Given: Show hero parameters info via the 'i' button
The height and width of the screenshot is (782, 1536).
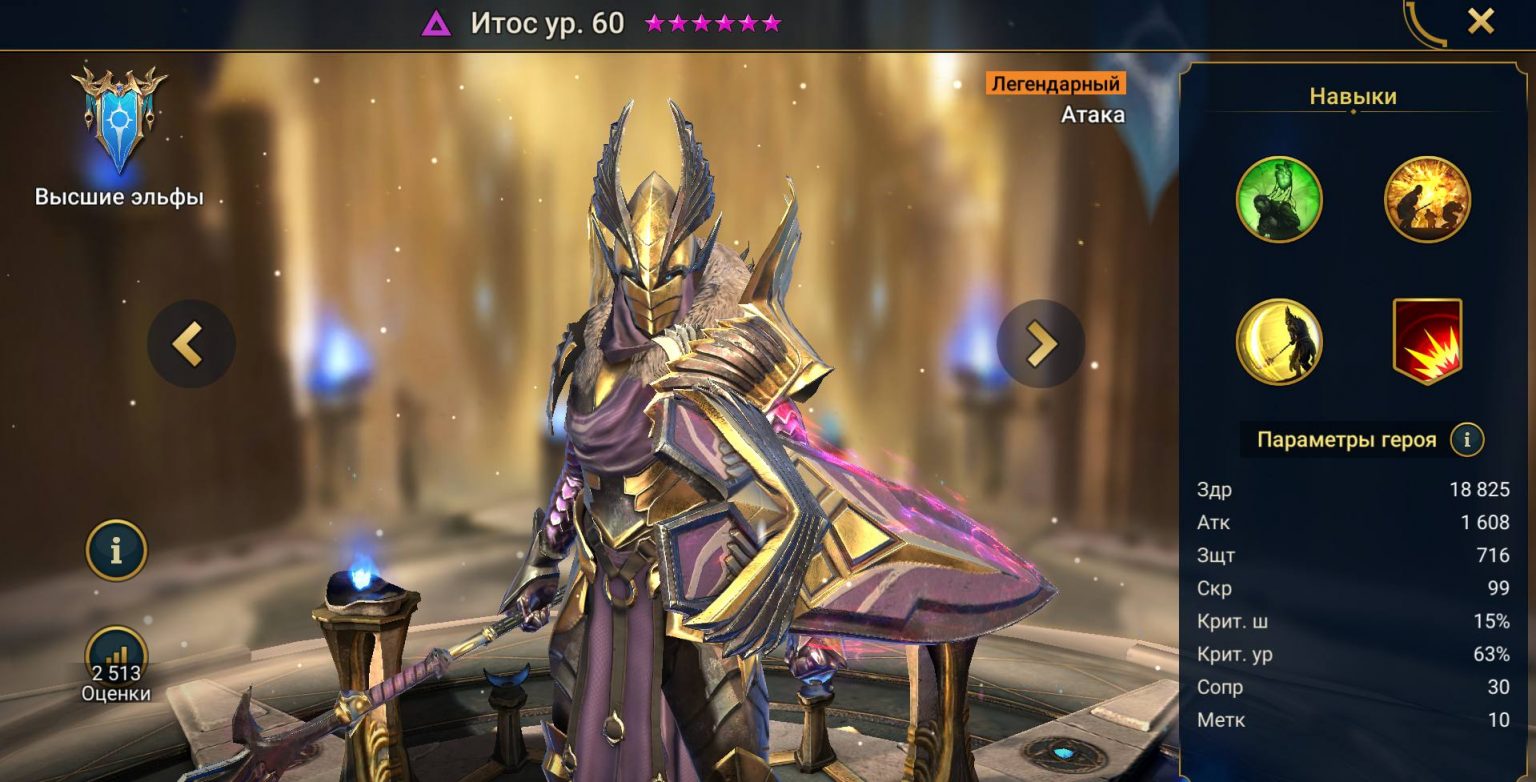Looking at the screenshot, I should 1467,439.
